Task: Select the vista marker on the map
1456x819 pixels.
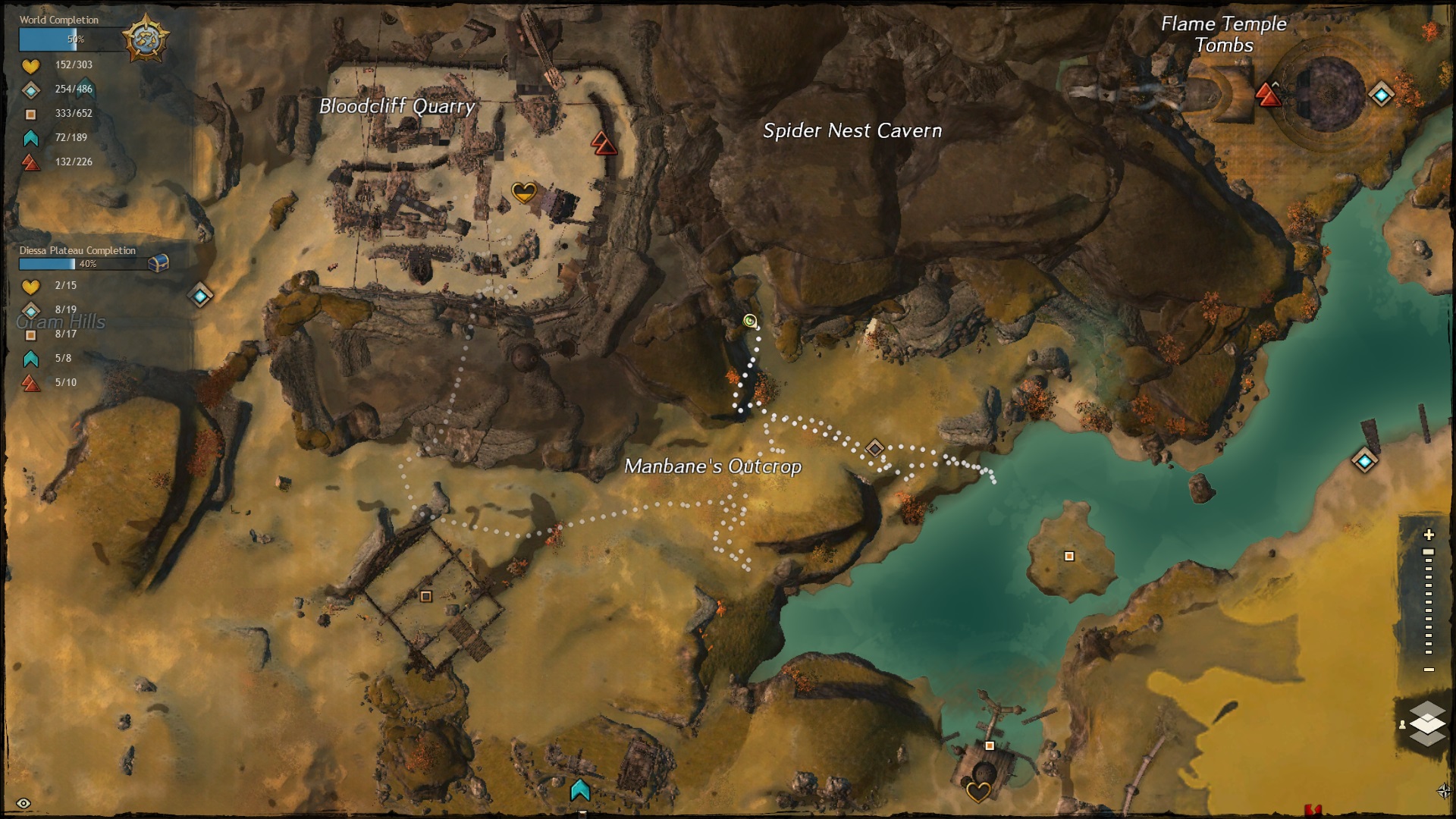Action: (580, 790)
